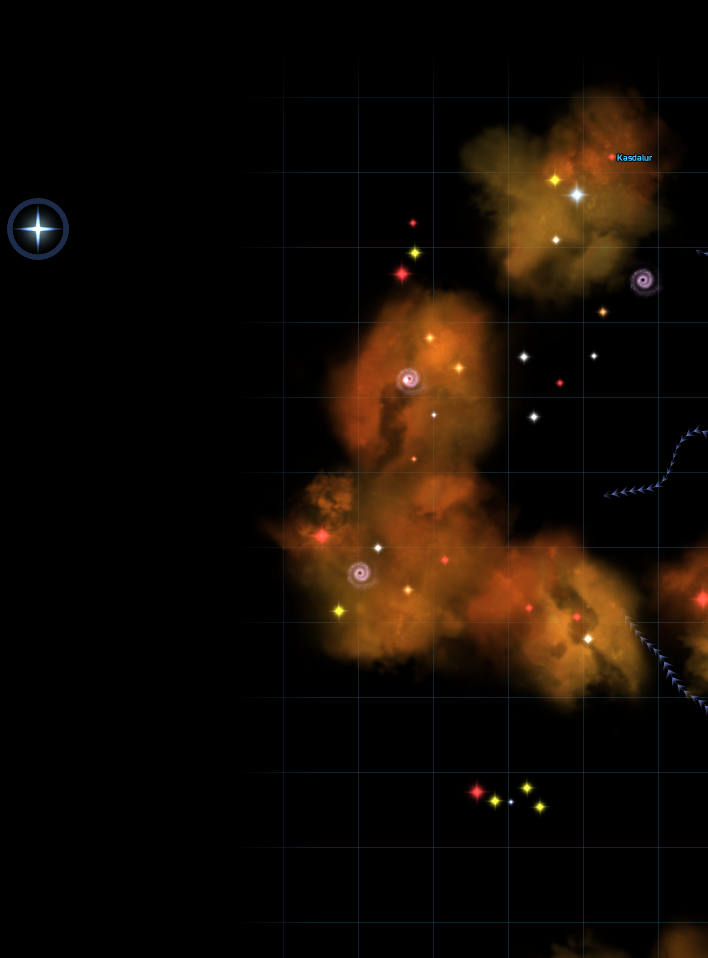The width and height of the screenshot is (708, 958).
Task: Select the Kasdalur system label
Action: point(634,158)
